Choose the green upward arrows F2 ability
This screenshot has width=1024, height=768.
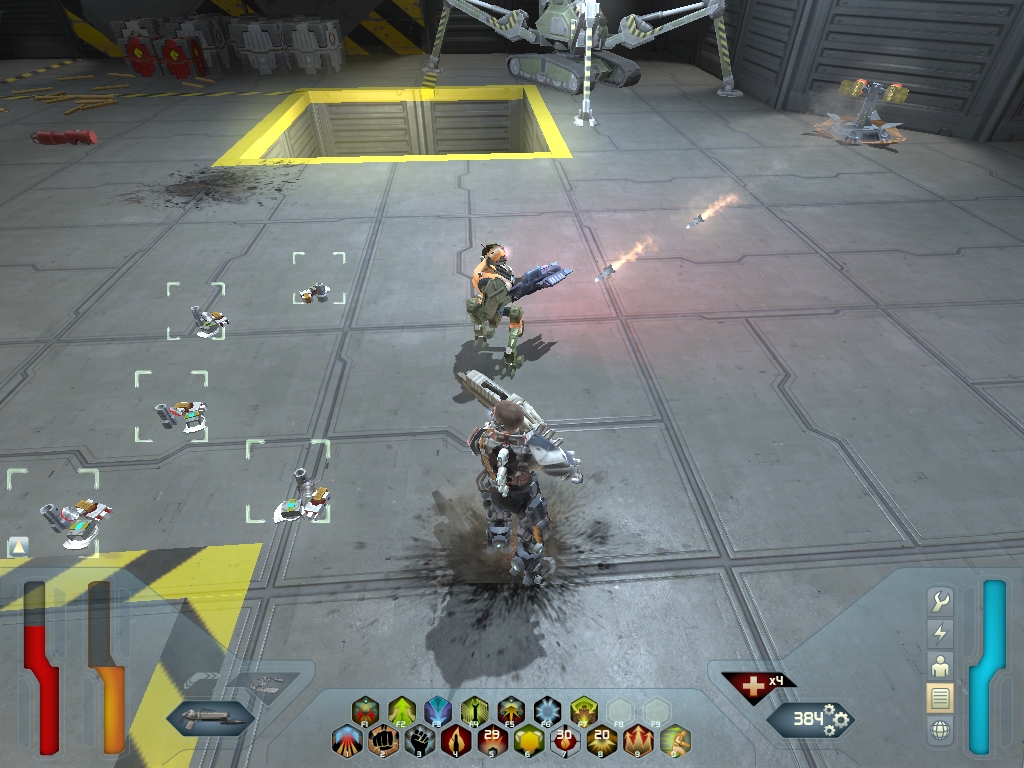click(402, 711)
